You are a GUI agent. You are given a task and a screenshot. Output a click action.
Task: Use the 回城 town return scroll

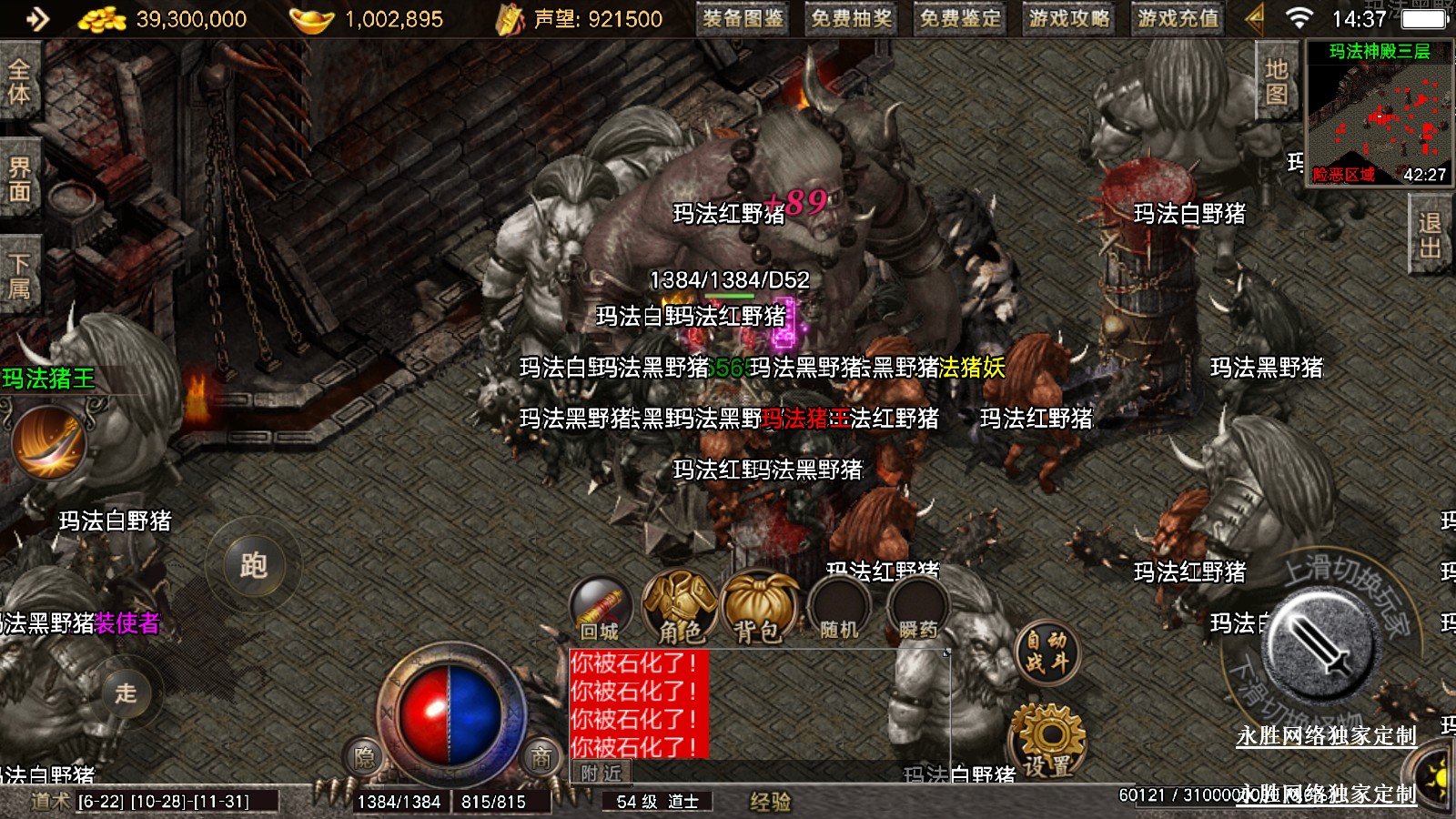point(600,610)
